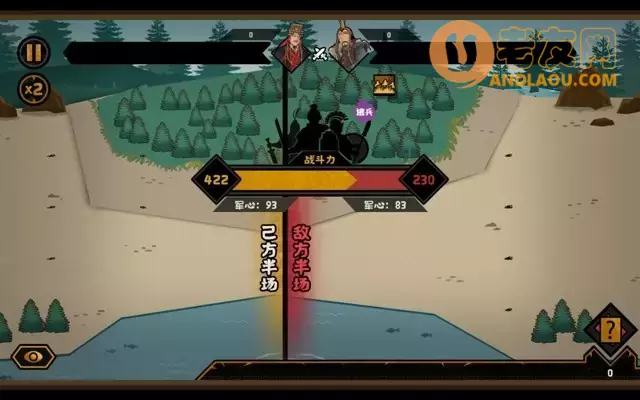Click the golden mountain terrain icon
Image resolution: width=640 pixels, height=400 pixels.
[x=383, y=85]
